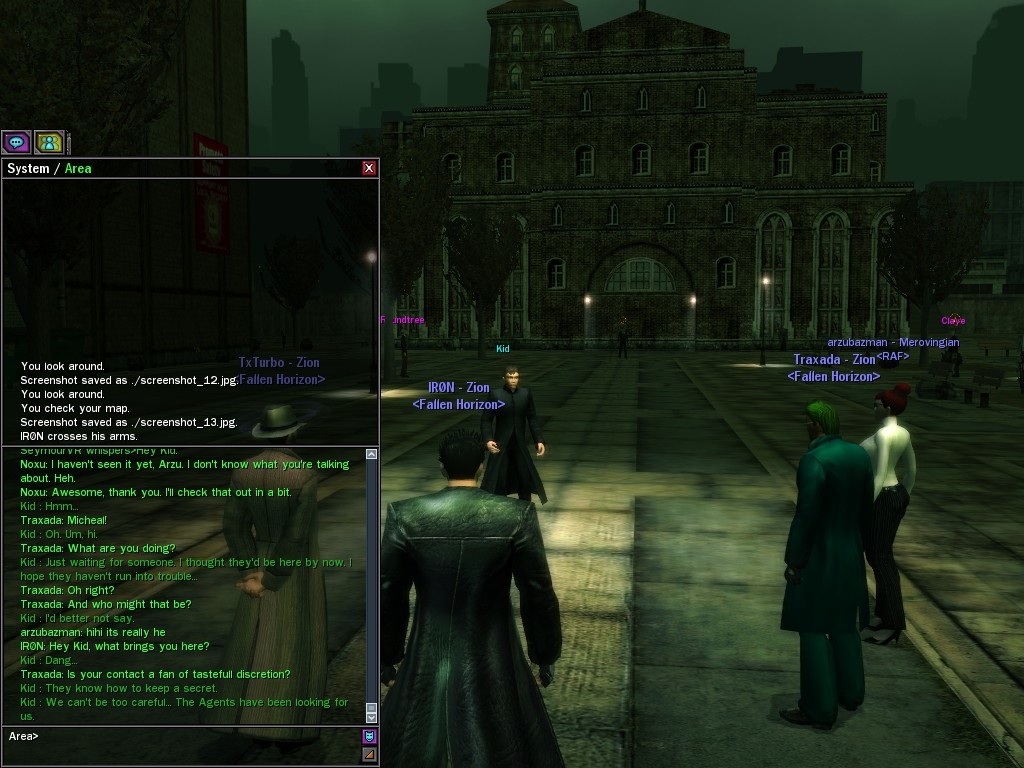The image size is (1024, 768).
Task: Open the yellow group members icon
Action: coord(49,143)
